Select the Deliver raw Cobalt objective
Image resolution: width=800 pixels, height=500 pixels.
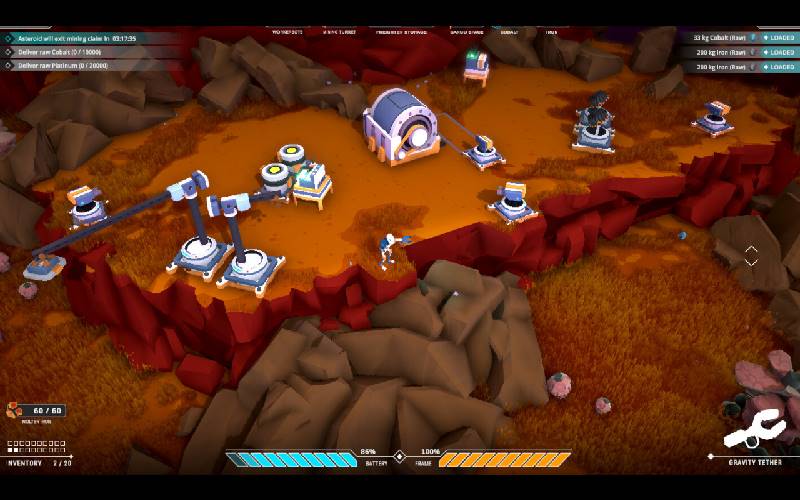[x=60, y=52]
